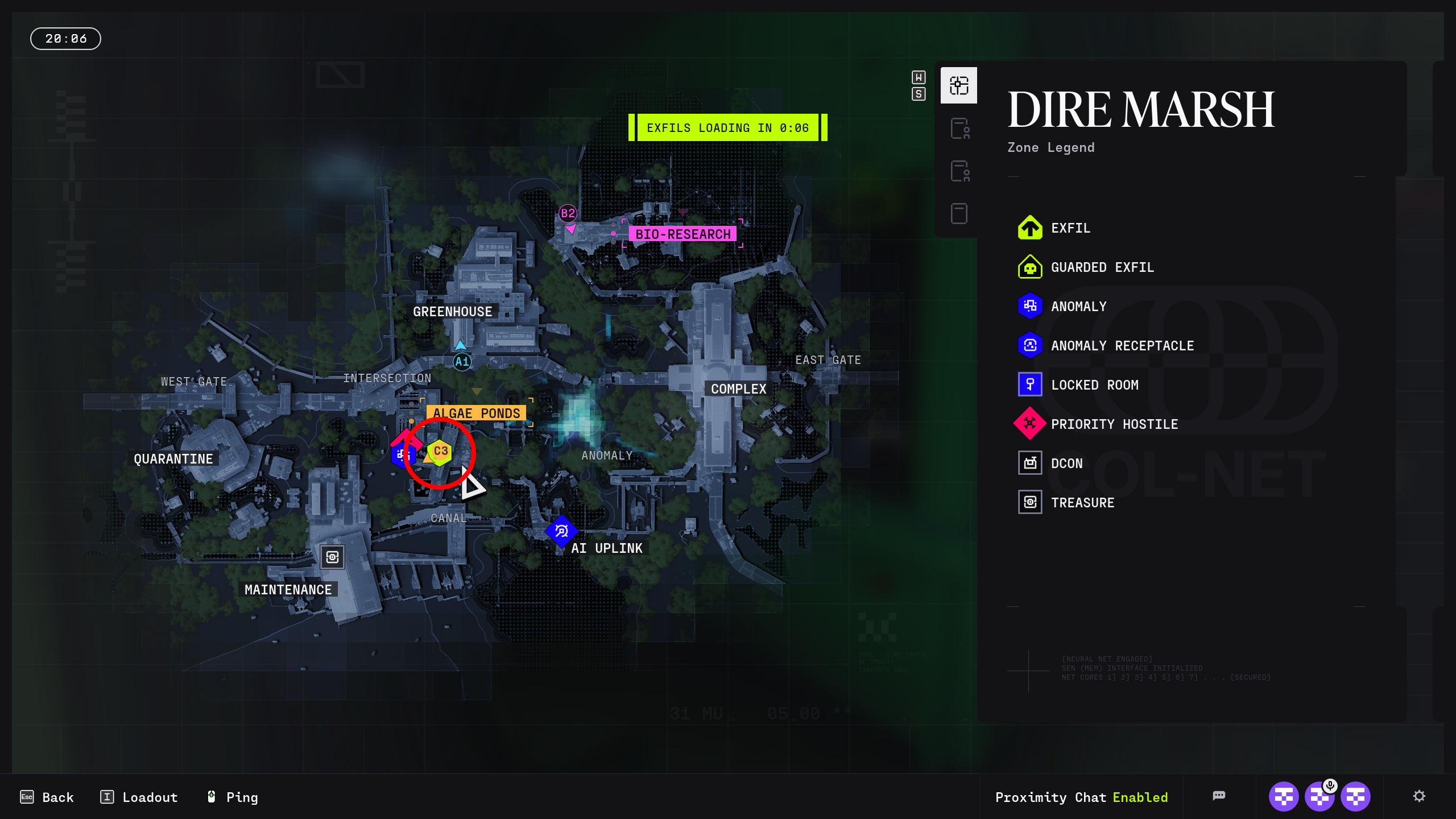Click the Priority Hostile legend icon
This screenshot has width=1456, height=819.
1029,424
